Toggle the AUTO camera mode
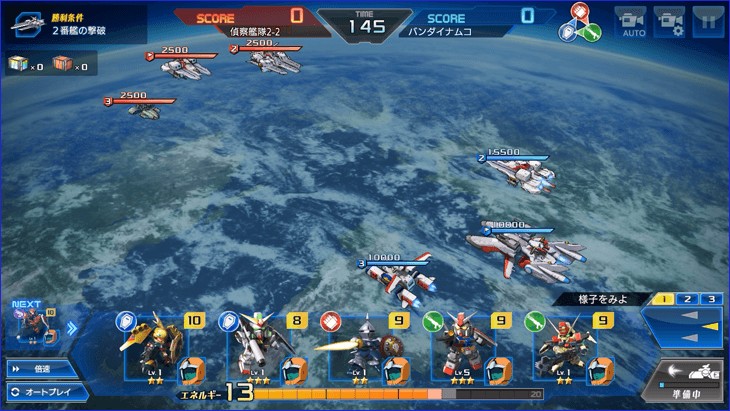The image size is (730, 411). pos(632,21)
